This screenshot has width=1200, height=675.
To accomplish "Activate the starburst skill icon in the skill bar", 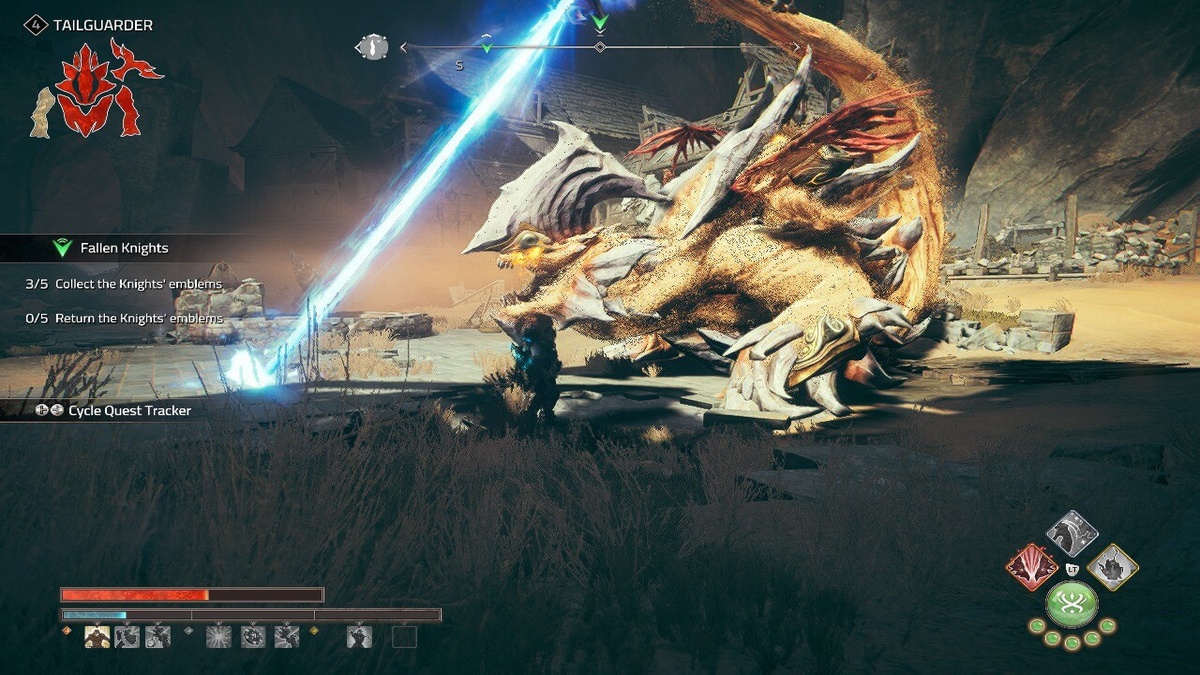I will tap(218, 636).
